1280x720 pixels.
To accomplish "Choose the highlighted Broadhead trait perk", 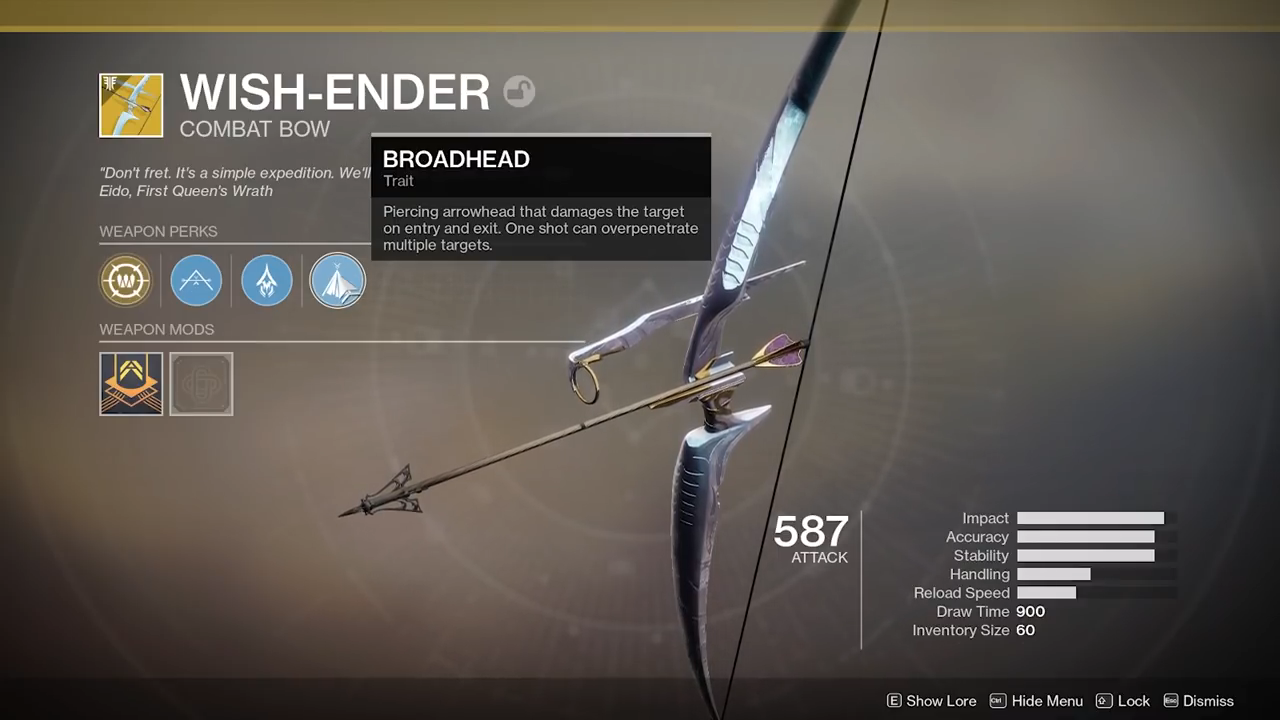I will 337,281.
